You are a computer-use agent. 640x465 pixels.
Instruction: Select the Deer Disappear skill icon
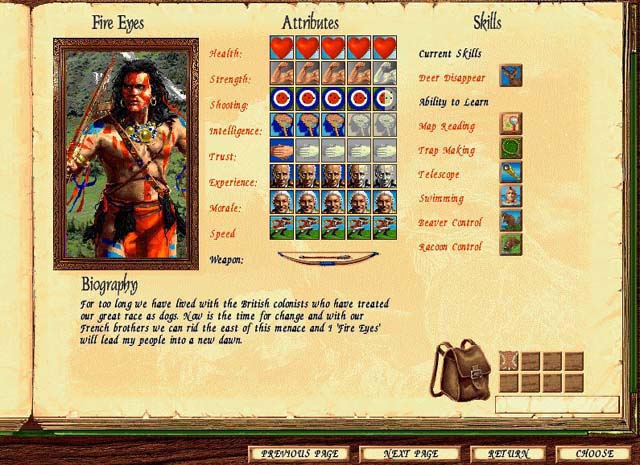(x=511, y=75)
